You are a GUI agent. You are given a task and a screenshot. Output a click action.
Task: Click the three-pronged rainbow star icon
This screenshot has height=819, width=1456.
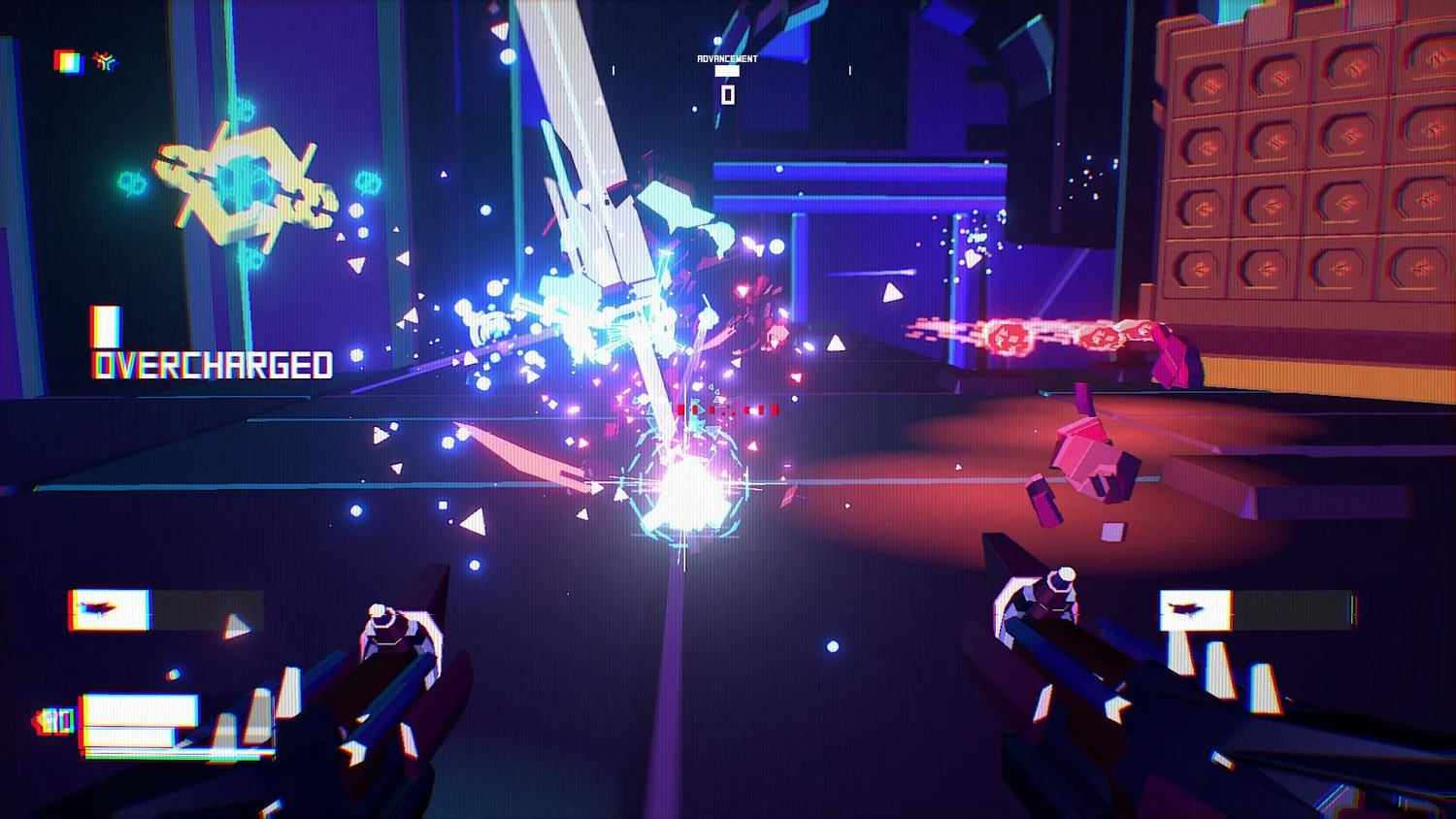[105, 62]
